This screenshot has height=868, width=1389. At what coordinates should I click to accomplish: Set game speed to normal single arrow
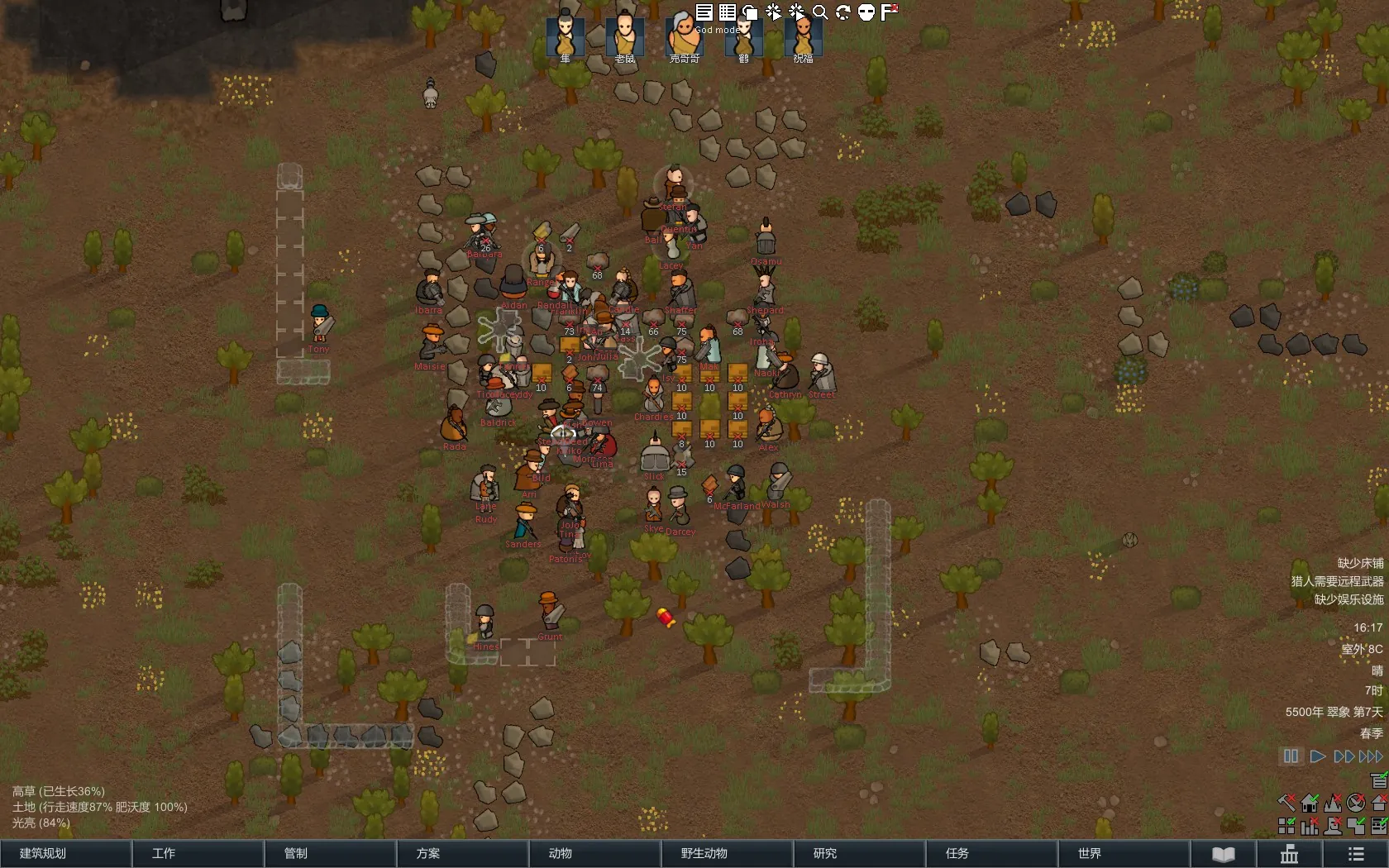[x=1318, y=756]
